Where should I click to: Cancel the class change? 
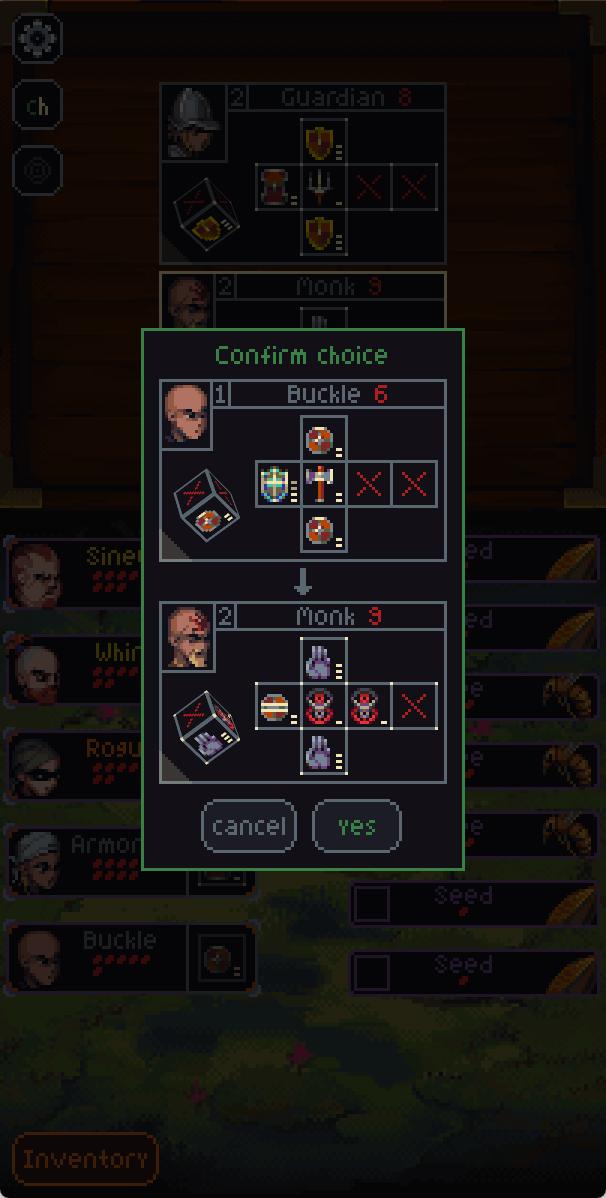[x=249, y=826]
